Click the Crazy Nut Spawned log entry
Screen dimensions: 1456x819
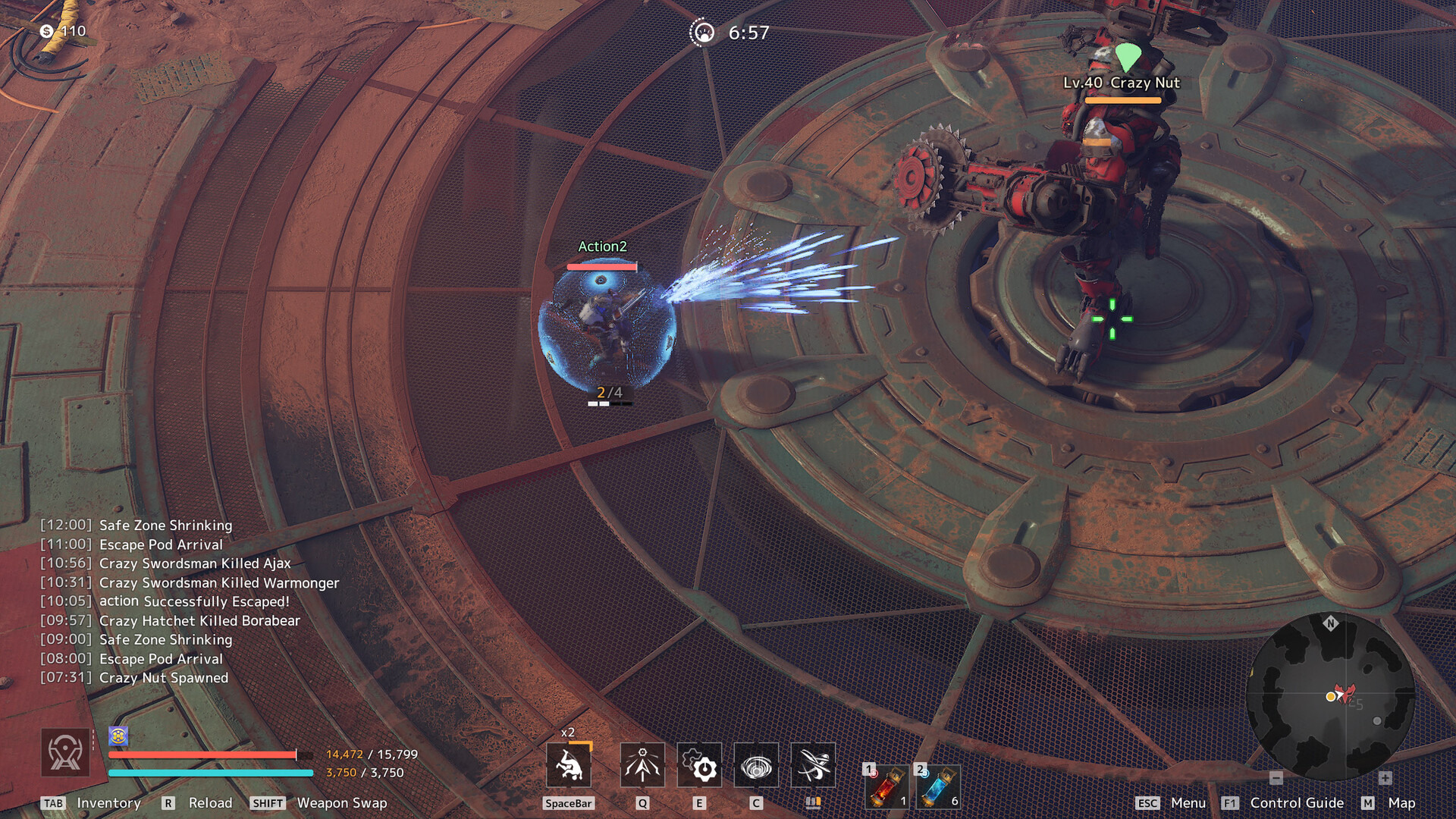pyautogui.click(x=163, y=678)
